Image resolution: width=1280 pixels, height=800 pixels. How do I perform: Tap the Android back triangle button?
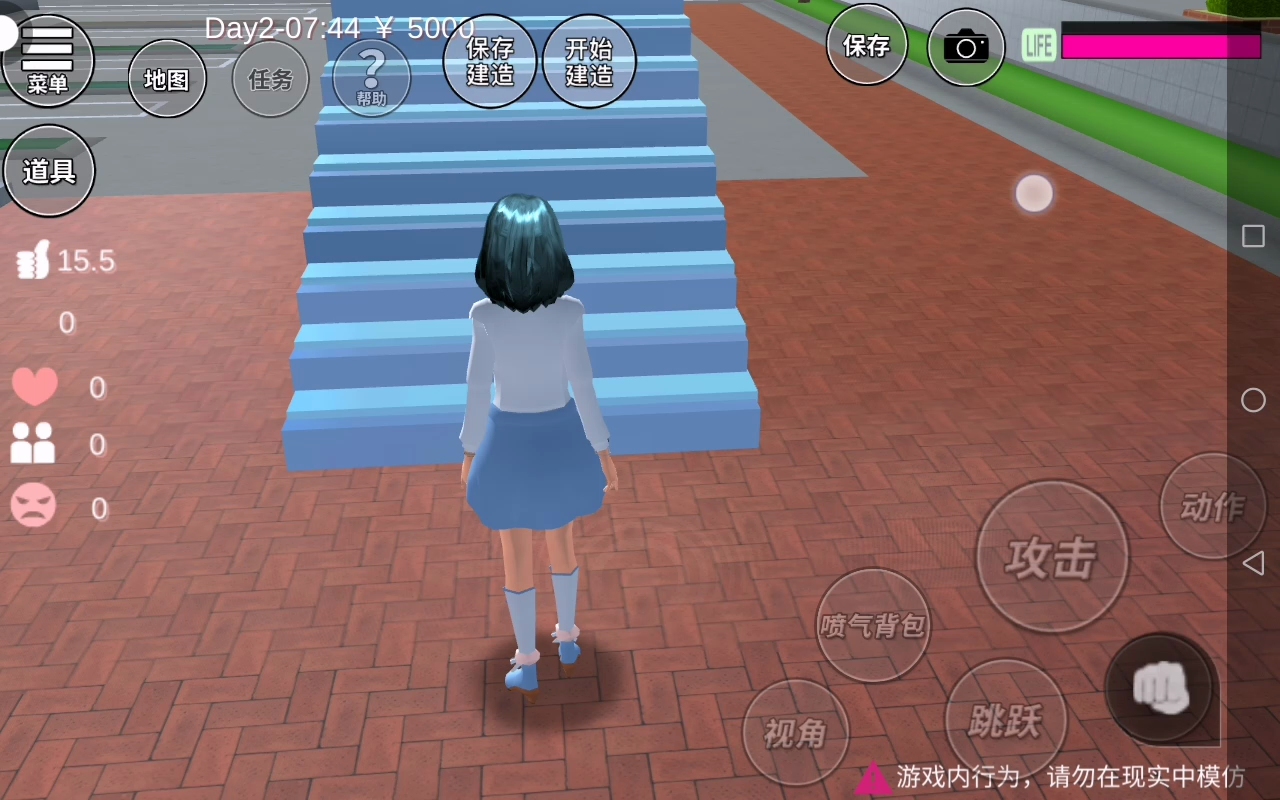[1253, 563]
